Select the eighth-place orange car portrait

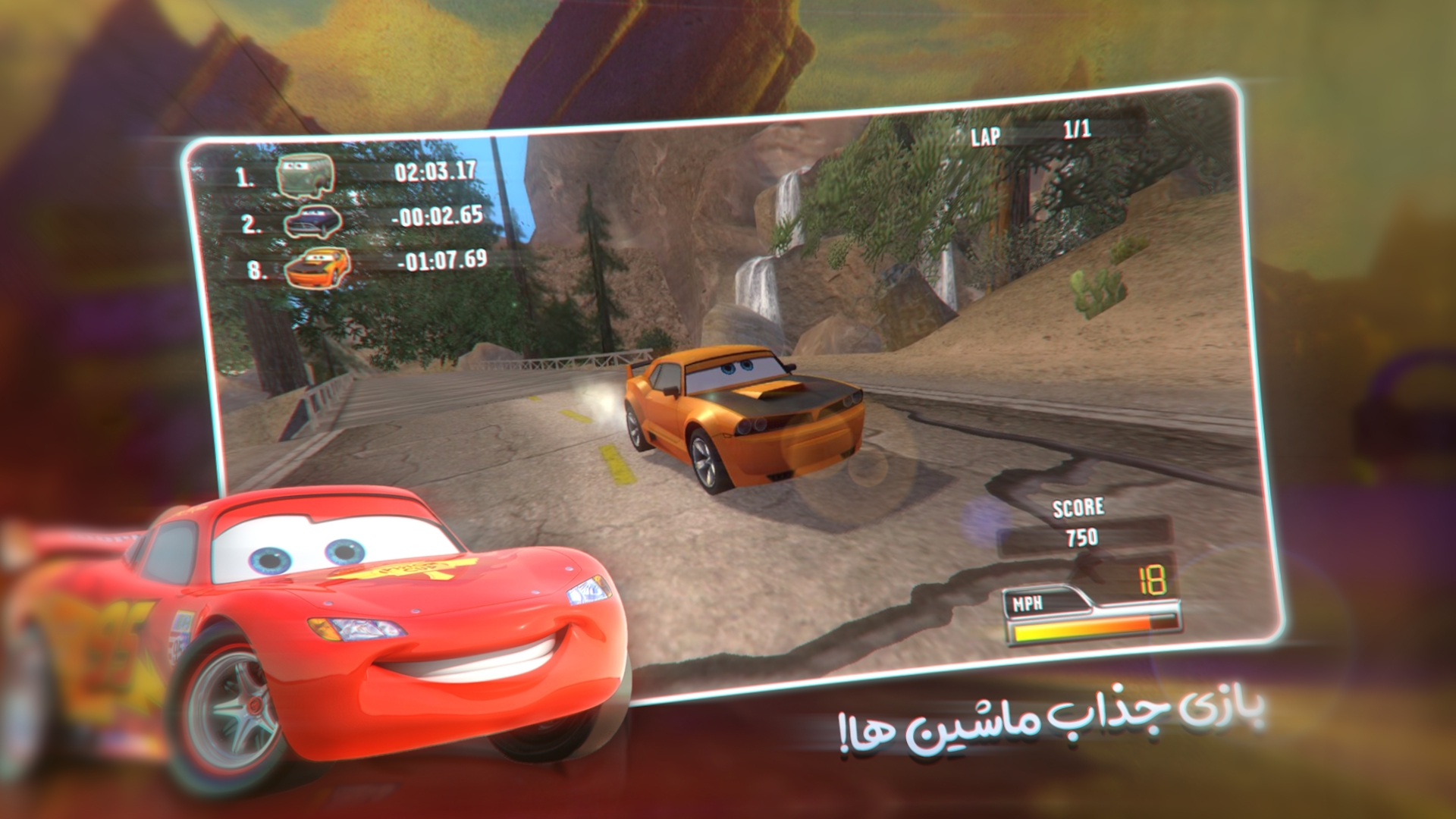click(318, 266)
